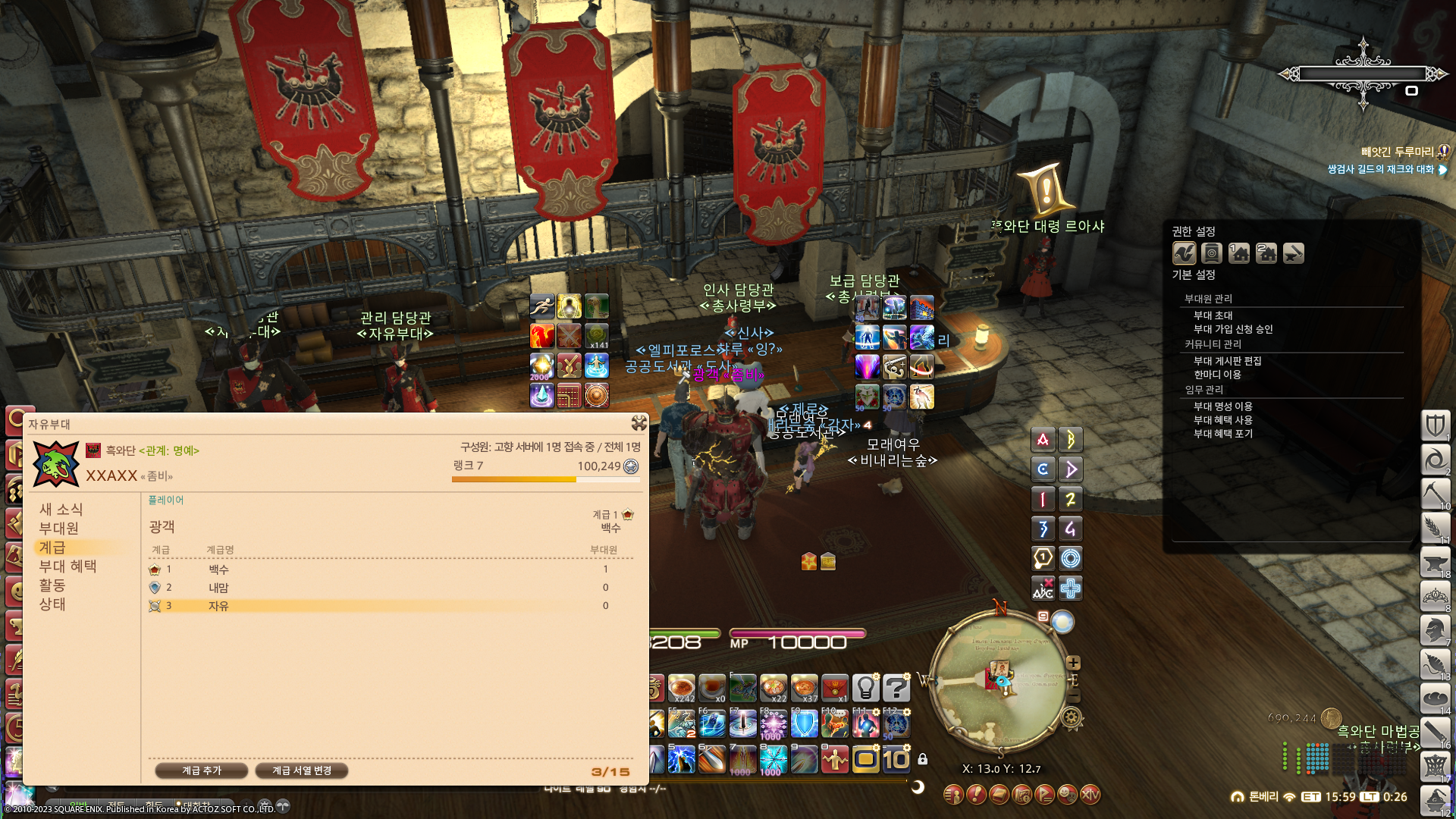Show the 부대 혜택 section

67,566
